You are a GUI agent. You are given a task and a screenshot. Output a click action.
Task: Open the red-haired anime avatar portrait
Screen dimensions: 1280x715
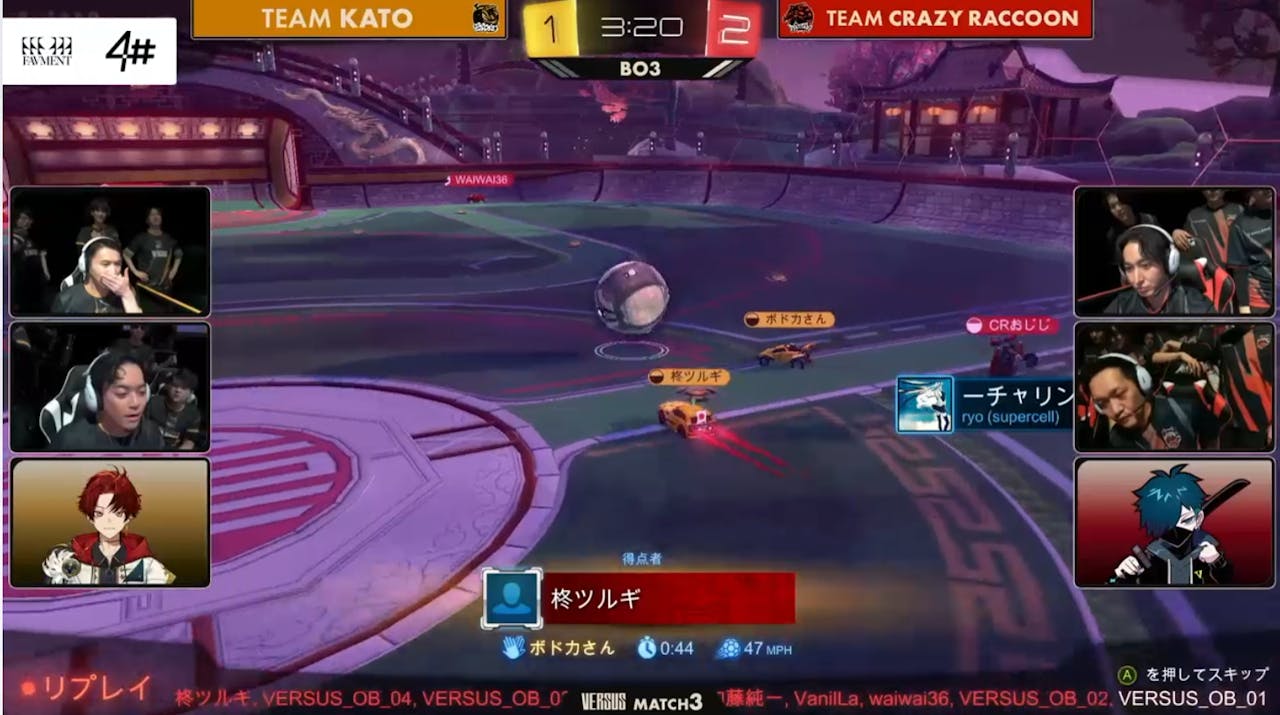[110, 522]
